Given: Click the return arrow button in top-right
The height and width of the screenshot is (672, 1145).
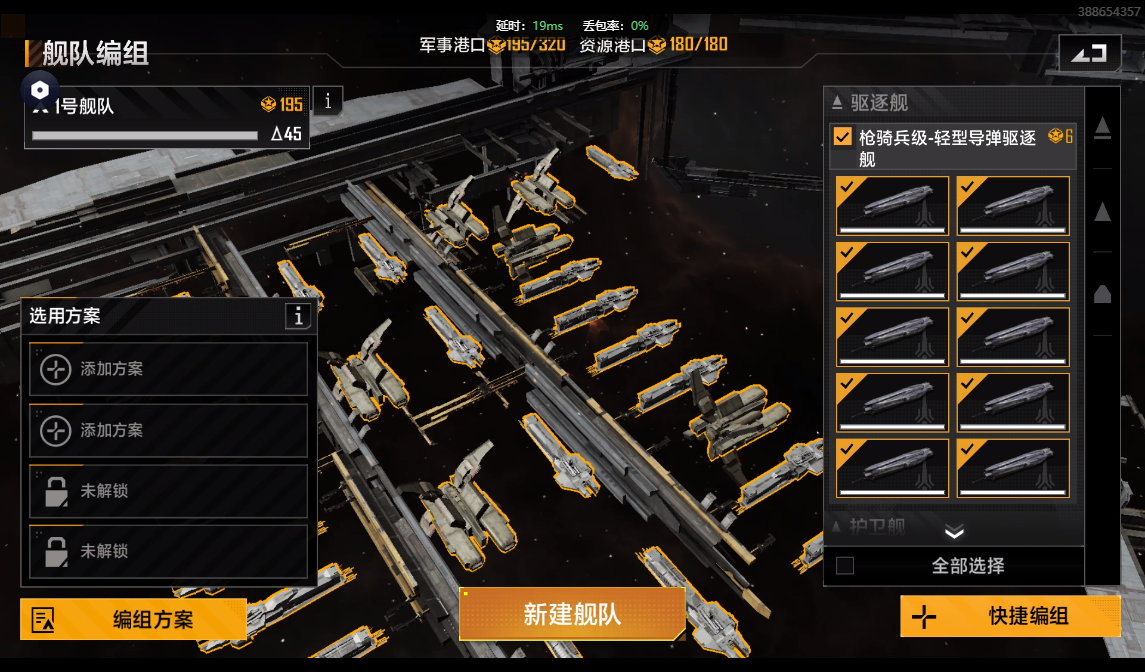Looking at the screenshot, I should 1089,53.
